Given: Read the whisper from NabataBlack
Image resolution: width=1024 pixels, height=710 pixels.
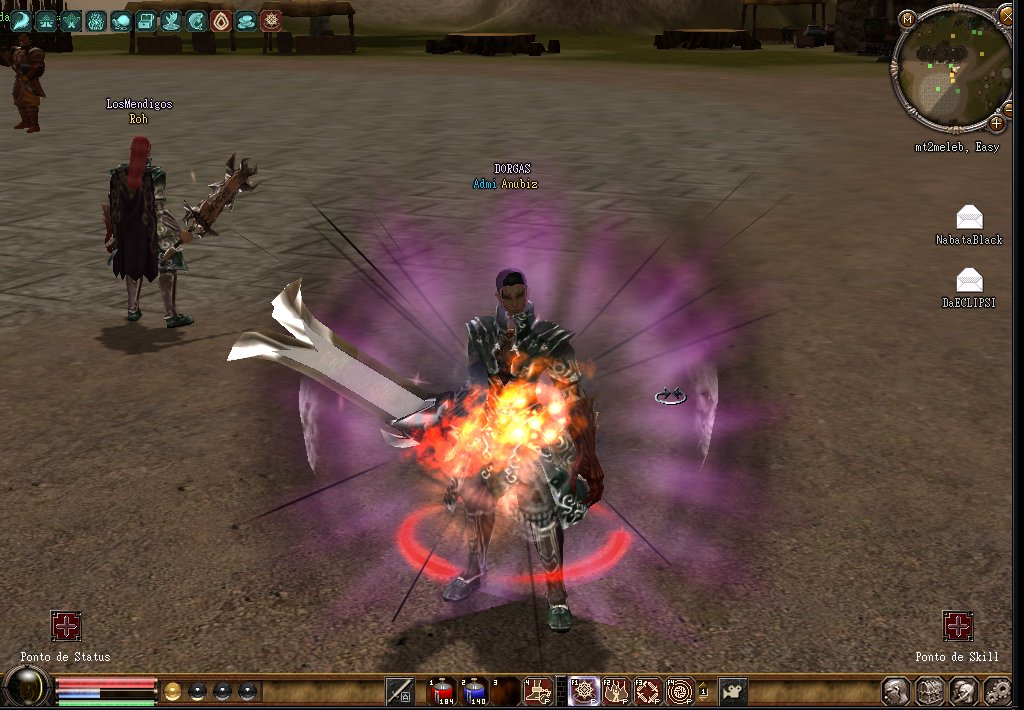Looking at the screenshot, I should coord(969,217).
